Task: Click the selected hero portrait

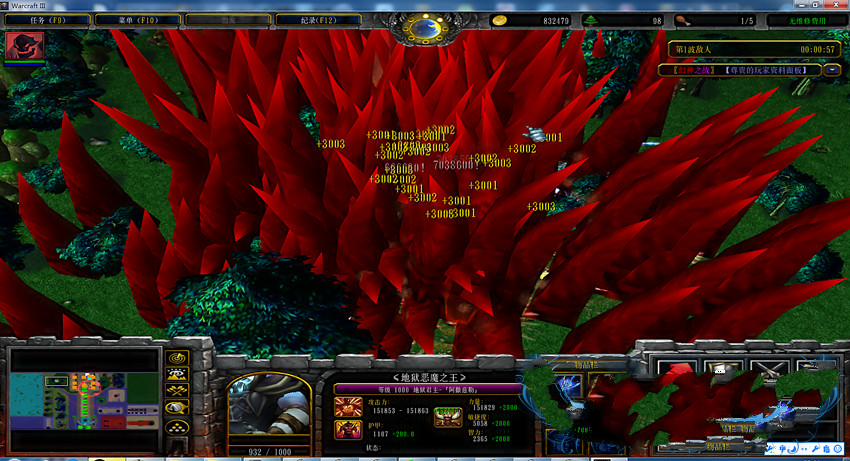Action: tap(268, 408)
